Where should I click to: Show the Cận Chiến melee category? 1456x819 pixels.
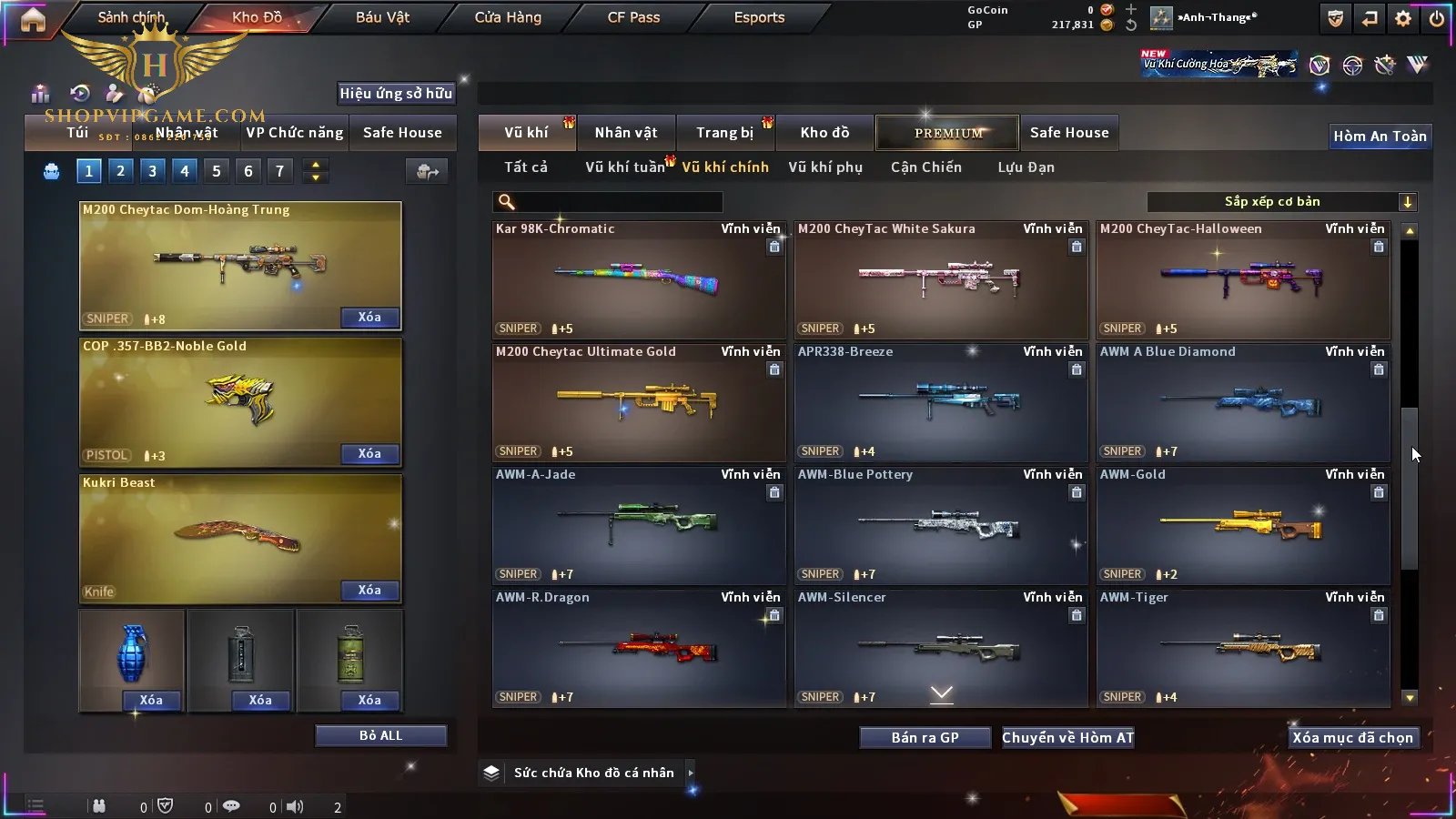tap(925, 167)
